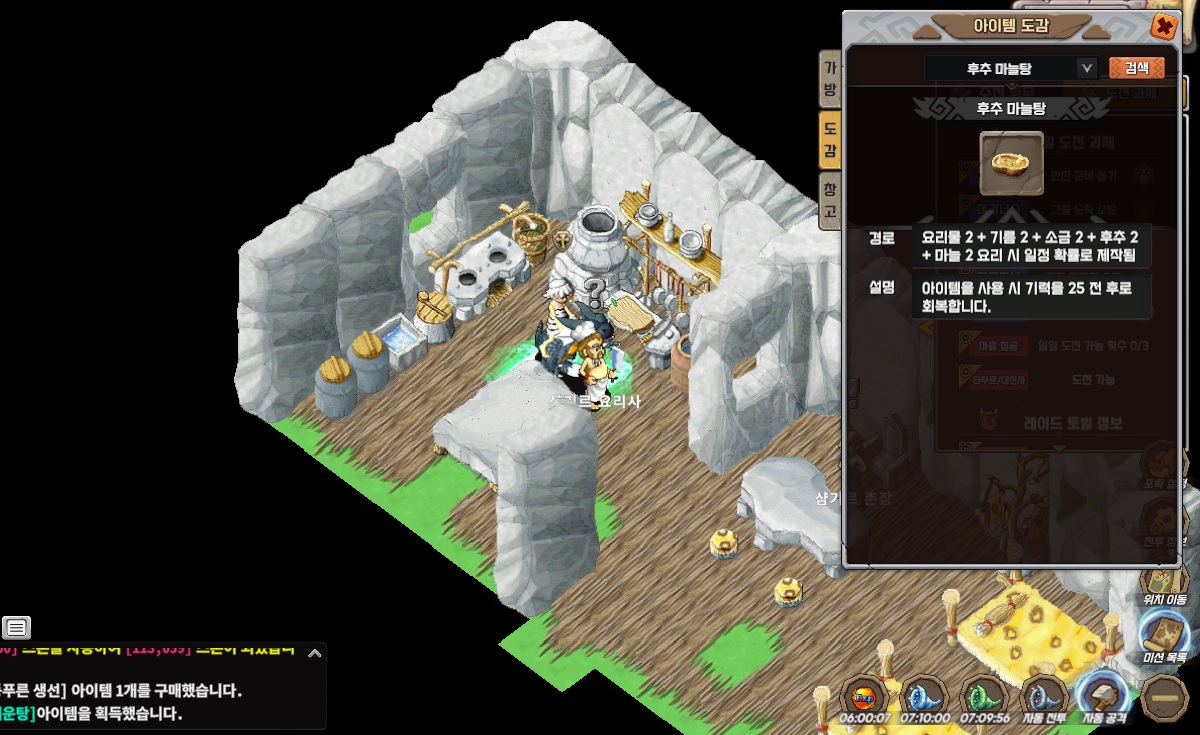1200x735 pixels.
Task: Open the chat menu list button
Action: [16, 628]
